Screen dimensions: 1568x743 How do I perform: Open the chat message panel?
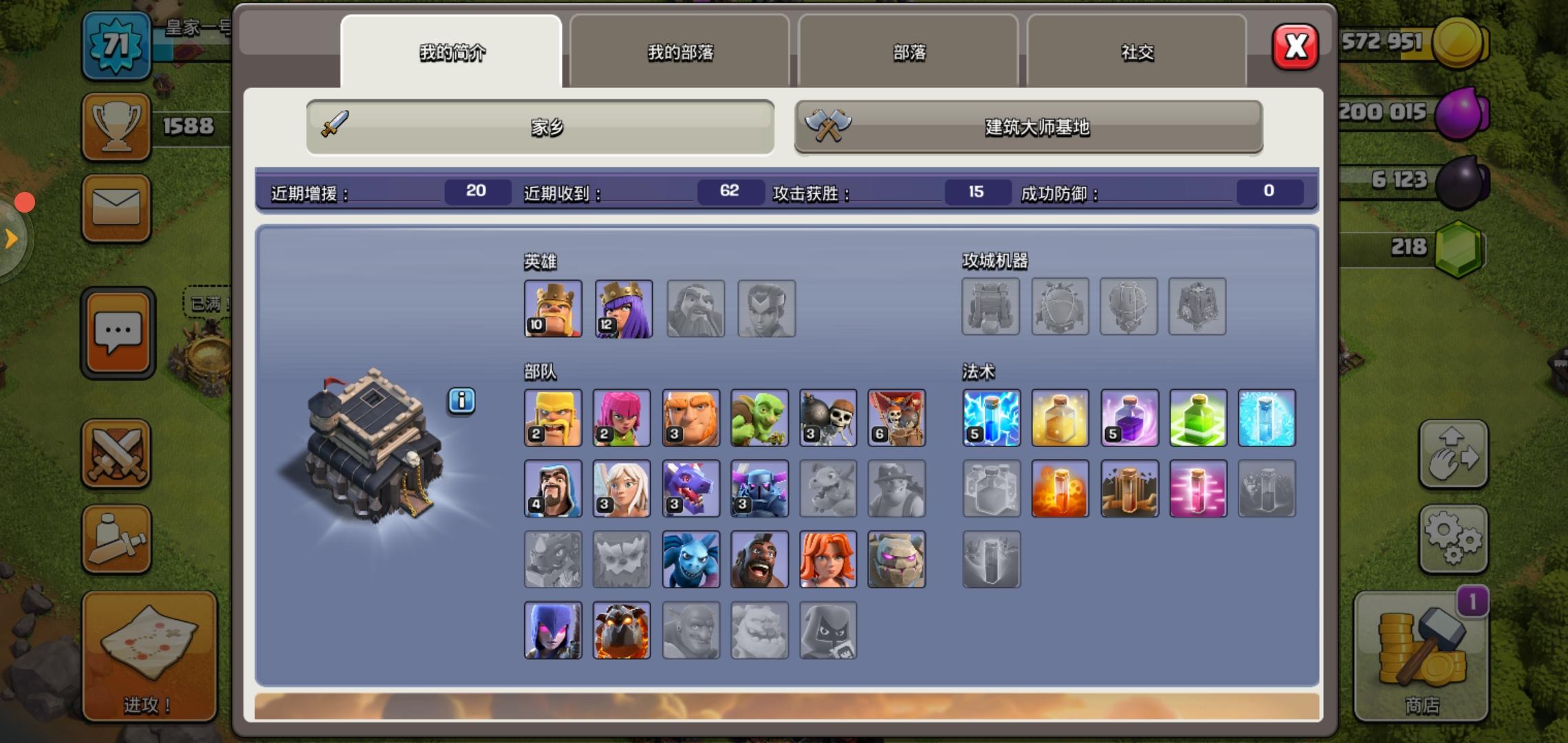point(117,332)
